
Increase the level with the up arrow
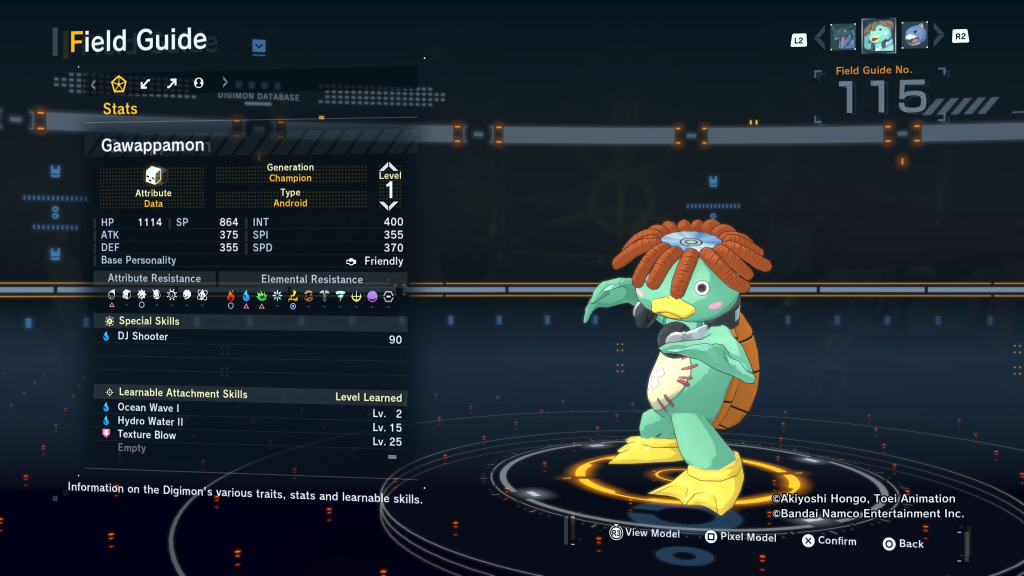(389, 169)
